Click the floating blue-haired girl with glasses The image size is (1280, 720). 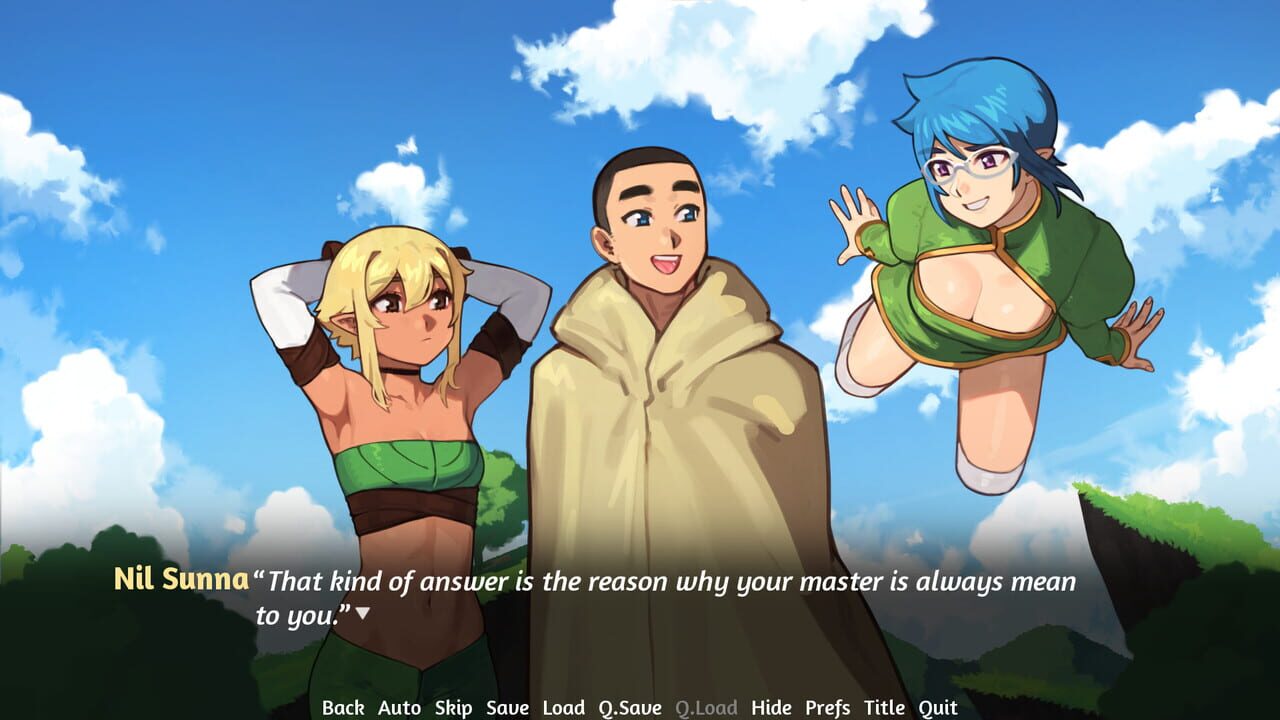[980, 250]
